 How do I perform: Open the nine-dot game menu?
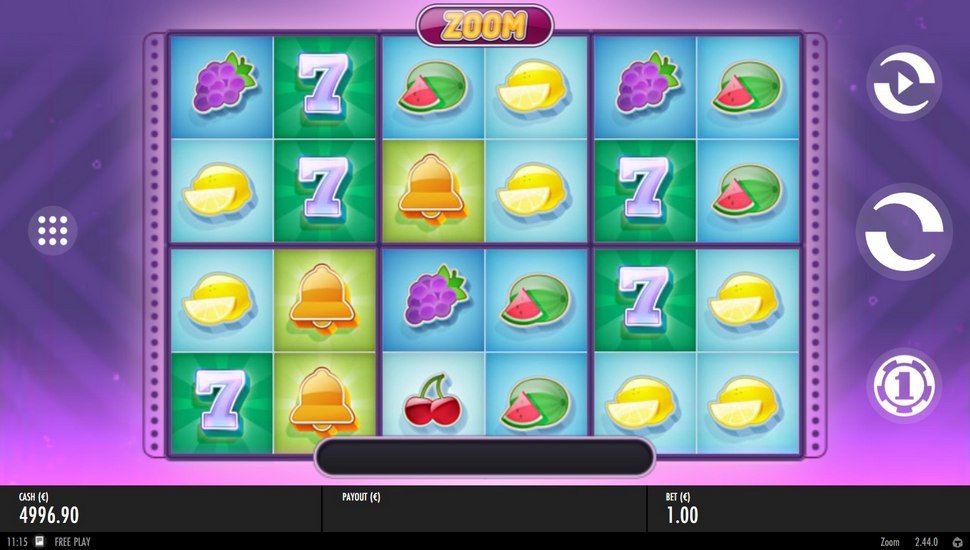pyautogui.click(x=52, y=231)
